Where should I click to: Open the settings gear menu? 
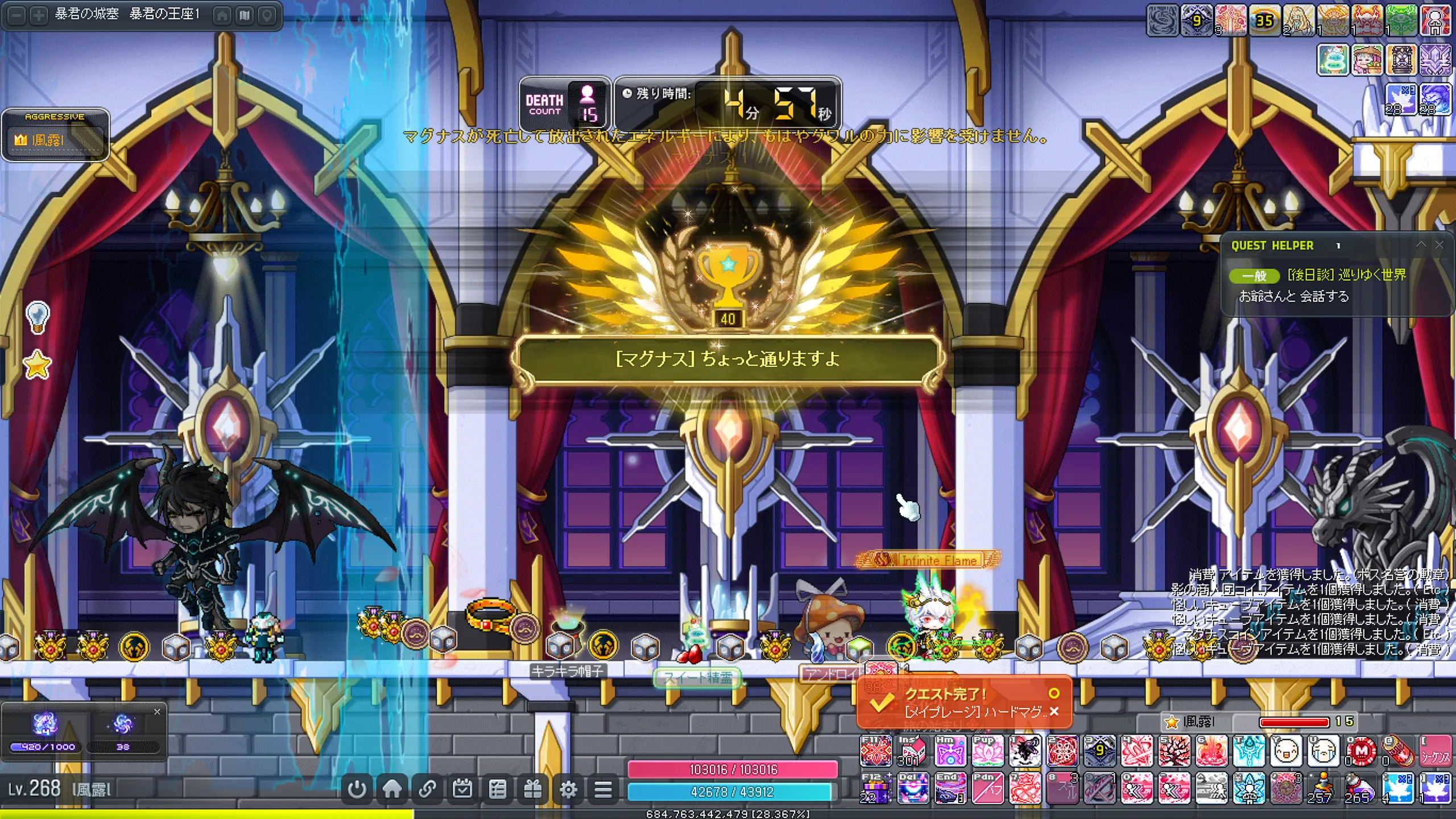[568, 789]
